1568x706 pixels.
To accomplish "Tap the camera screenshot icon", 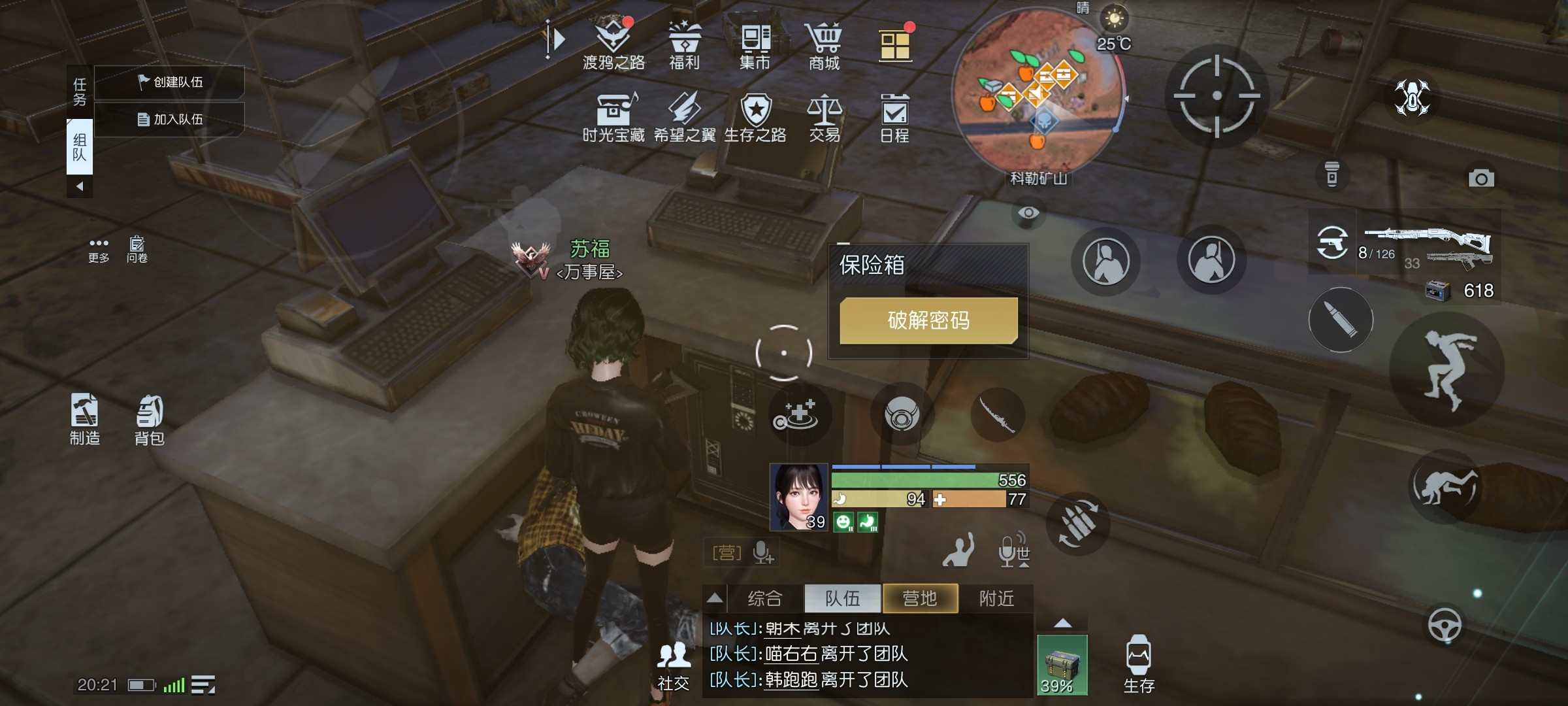I will tap(1481, 178).
